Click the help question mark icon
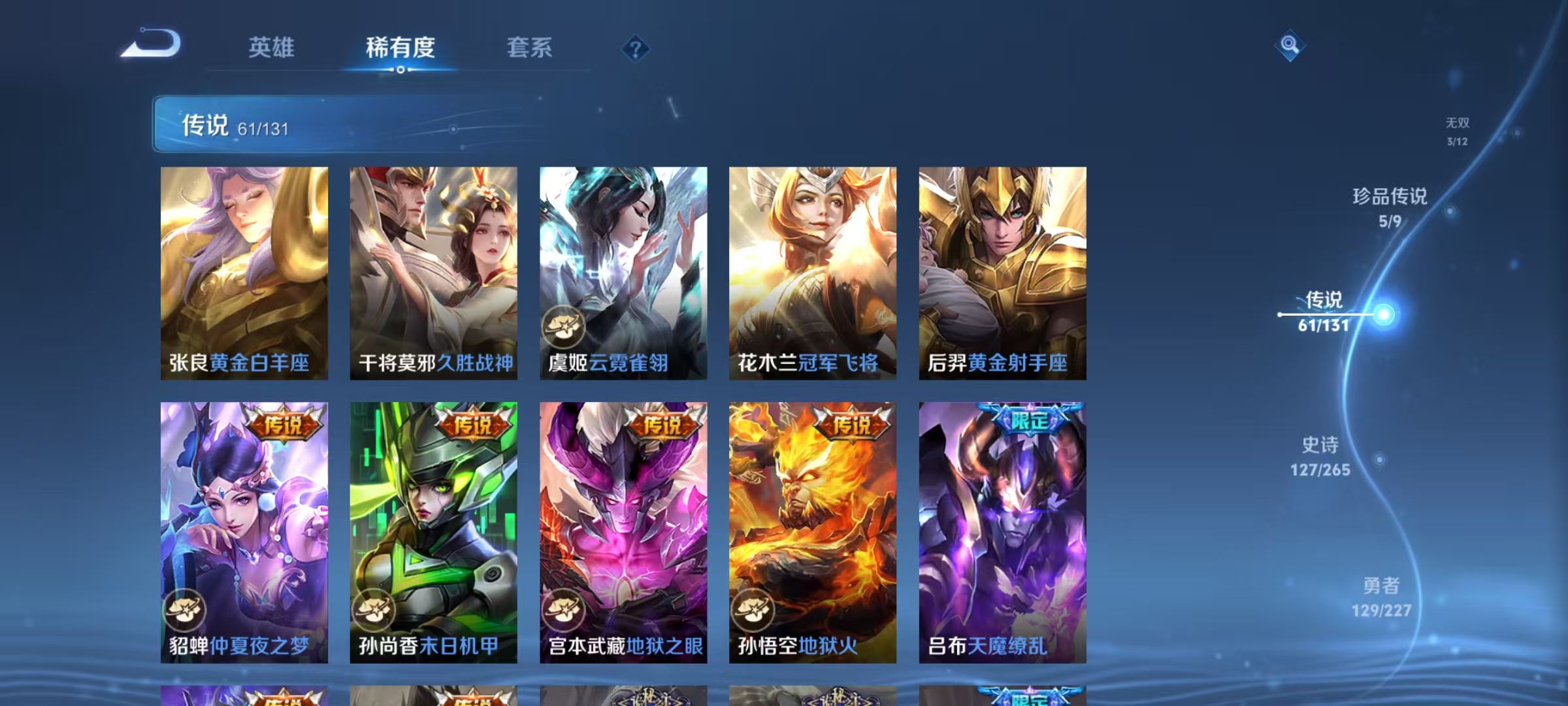This screenshot has width=1568, height=706. pos(637,48)
